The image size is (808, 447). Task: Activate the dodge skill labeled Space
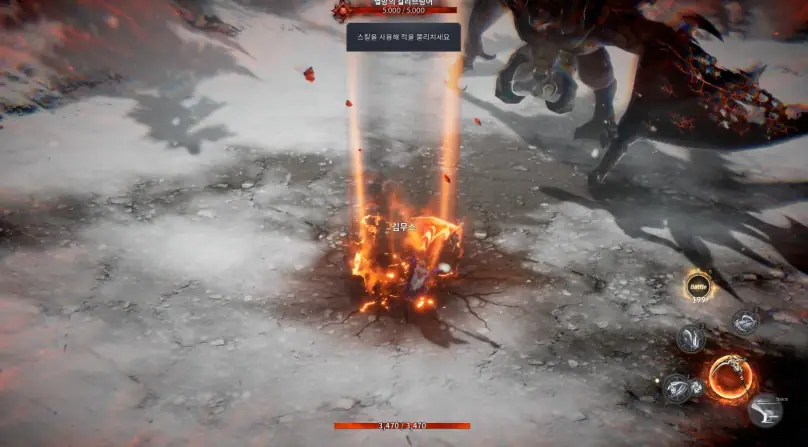tap(766, 410)
